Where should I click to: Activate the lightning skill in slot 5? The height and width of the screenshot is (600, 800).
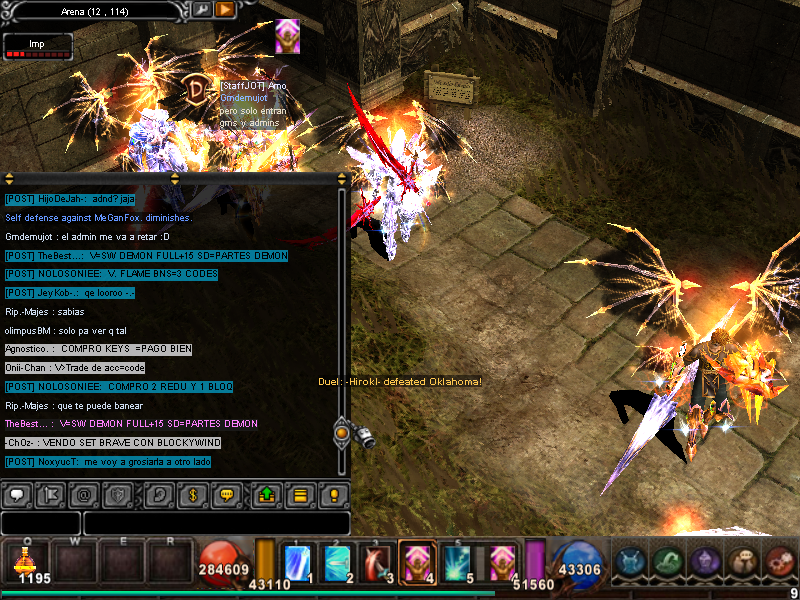(458, 562)
